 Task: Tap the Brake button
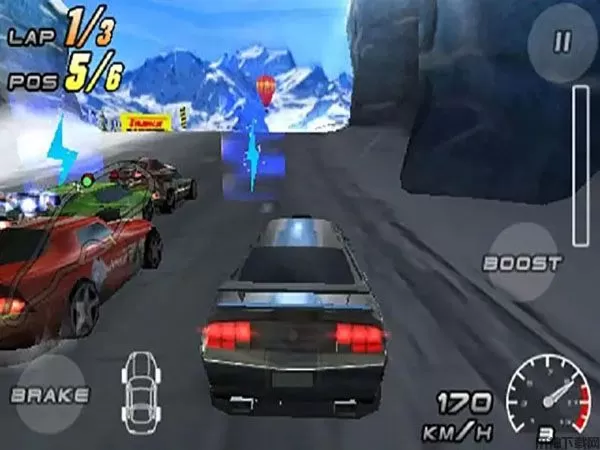[x=49, y=394]
